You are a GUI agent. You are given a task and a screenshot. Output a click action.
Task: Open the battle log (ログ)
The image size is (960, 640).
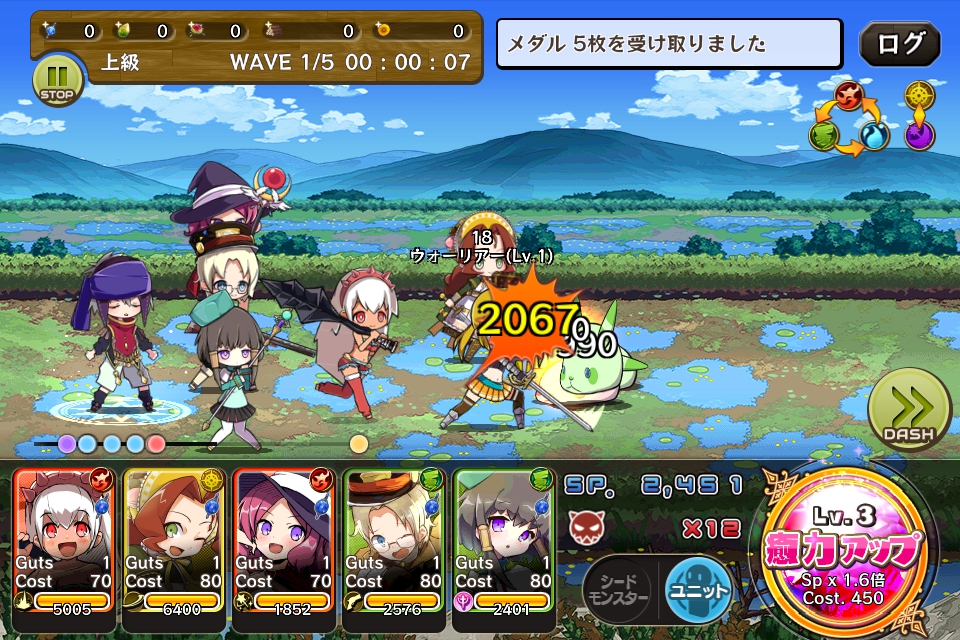(899, 43)
